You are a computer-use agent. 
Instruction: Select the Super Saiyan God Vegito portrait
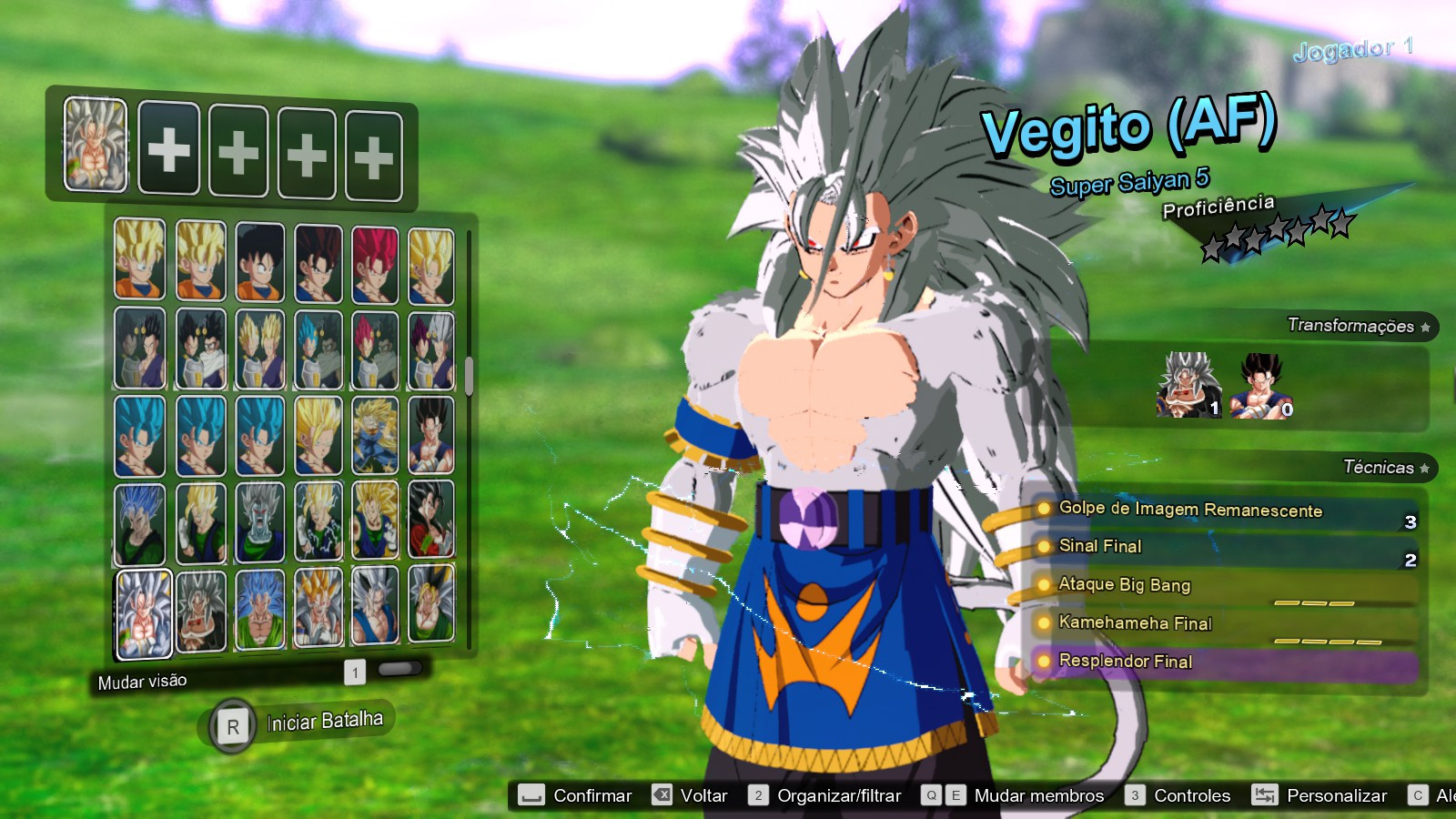click(x=374, y=262)
